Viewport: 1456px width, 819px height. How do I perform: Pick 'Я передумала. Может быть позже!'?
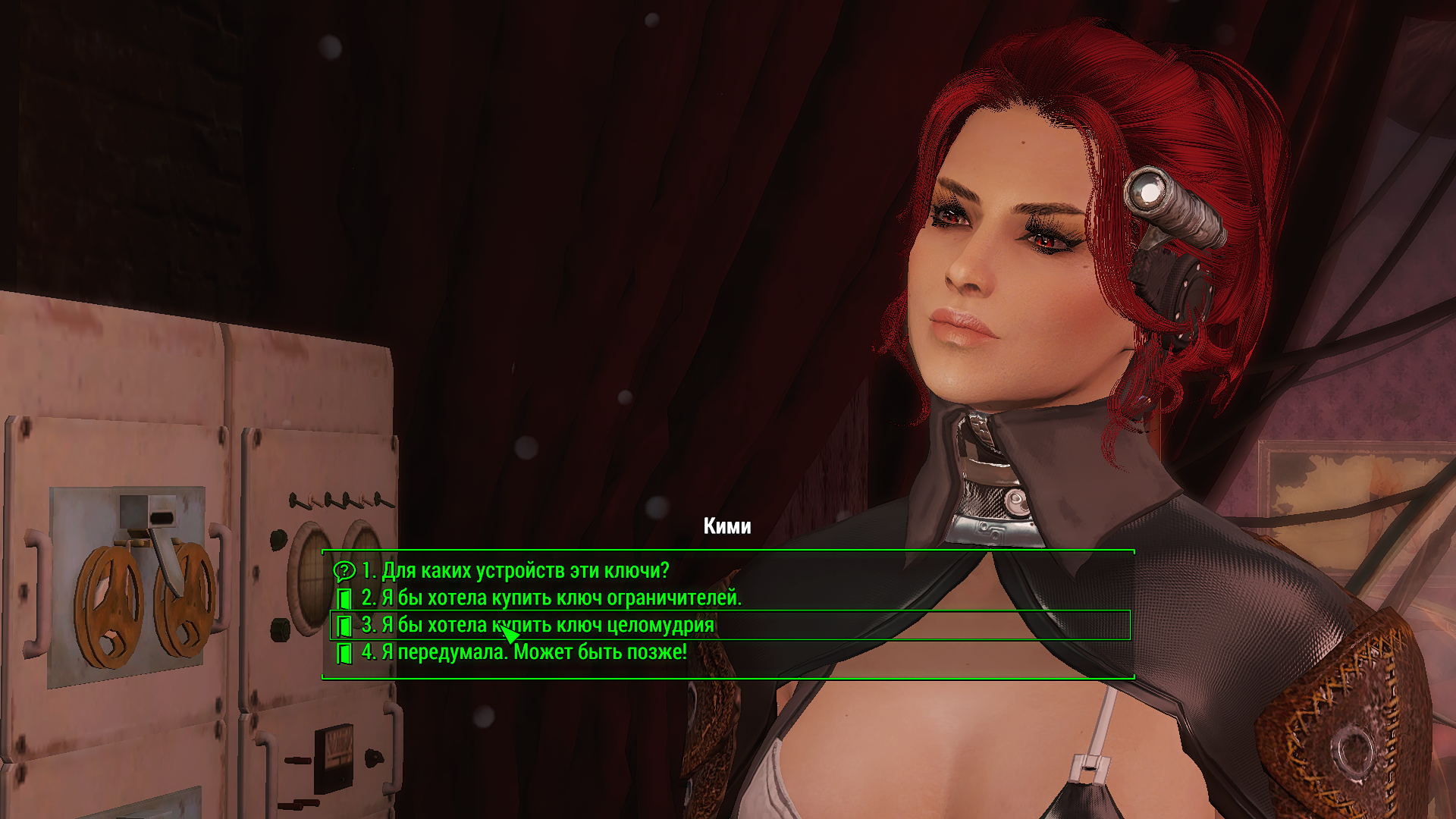[523, 652]
